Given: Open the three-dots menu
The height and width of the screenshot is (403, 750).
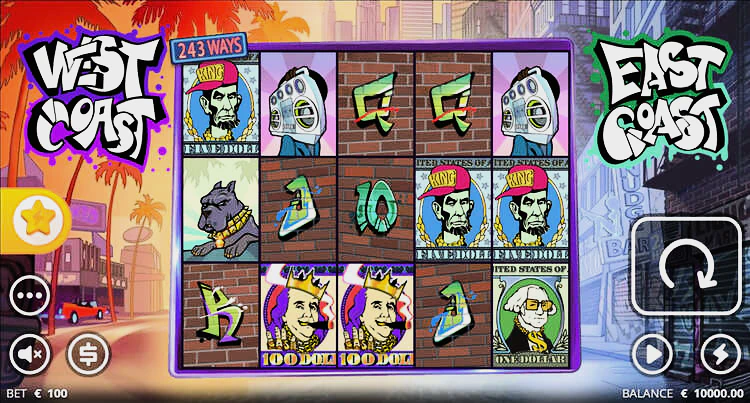Looking at the screenshot, I should click(31, 296).
